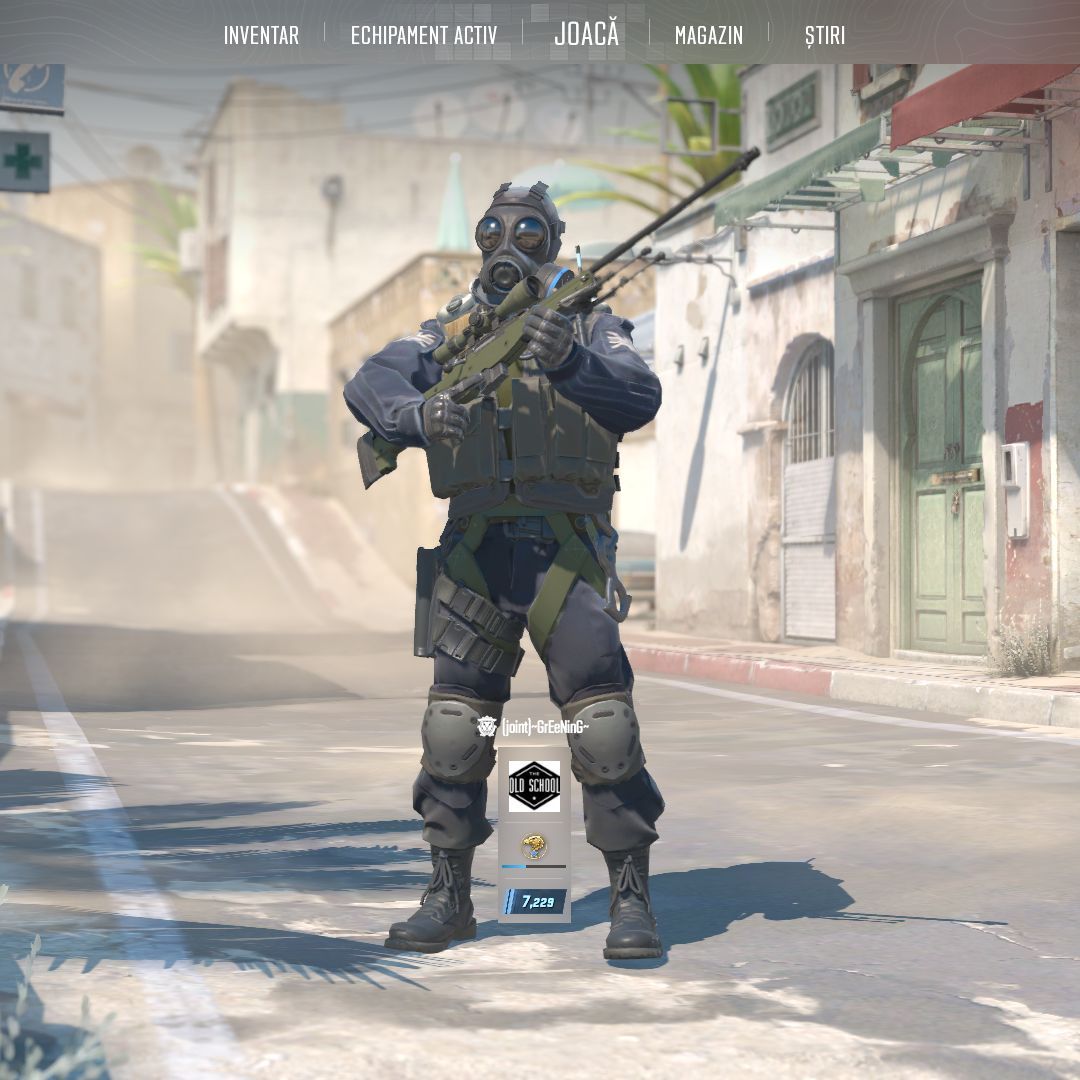Screen dimensions: 1080x1080
Task: Click the player name (joint)~GrEeNinG~
Action: click(x=545, y=726)
